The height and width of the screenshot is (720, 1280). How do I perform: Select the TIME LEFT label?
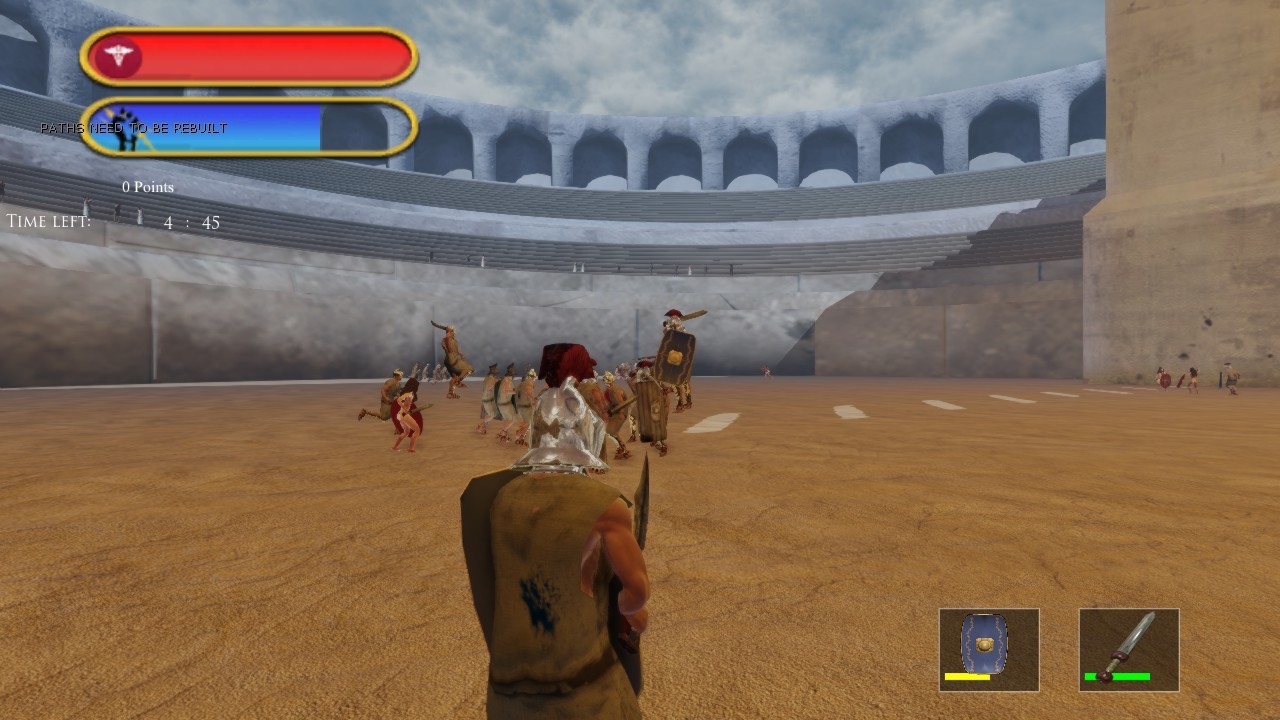pos(48,221)
